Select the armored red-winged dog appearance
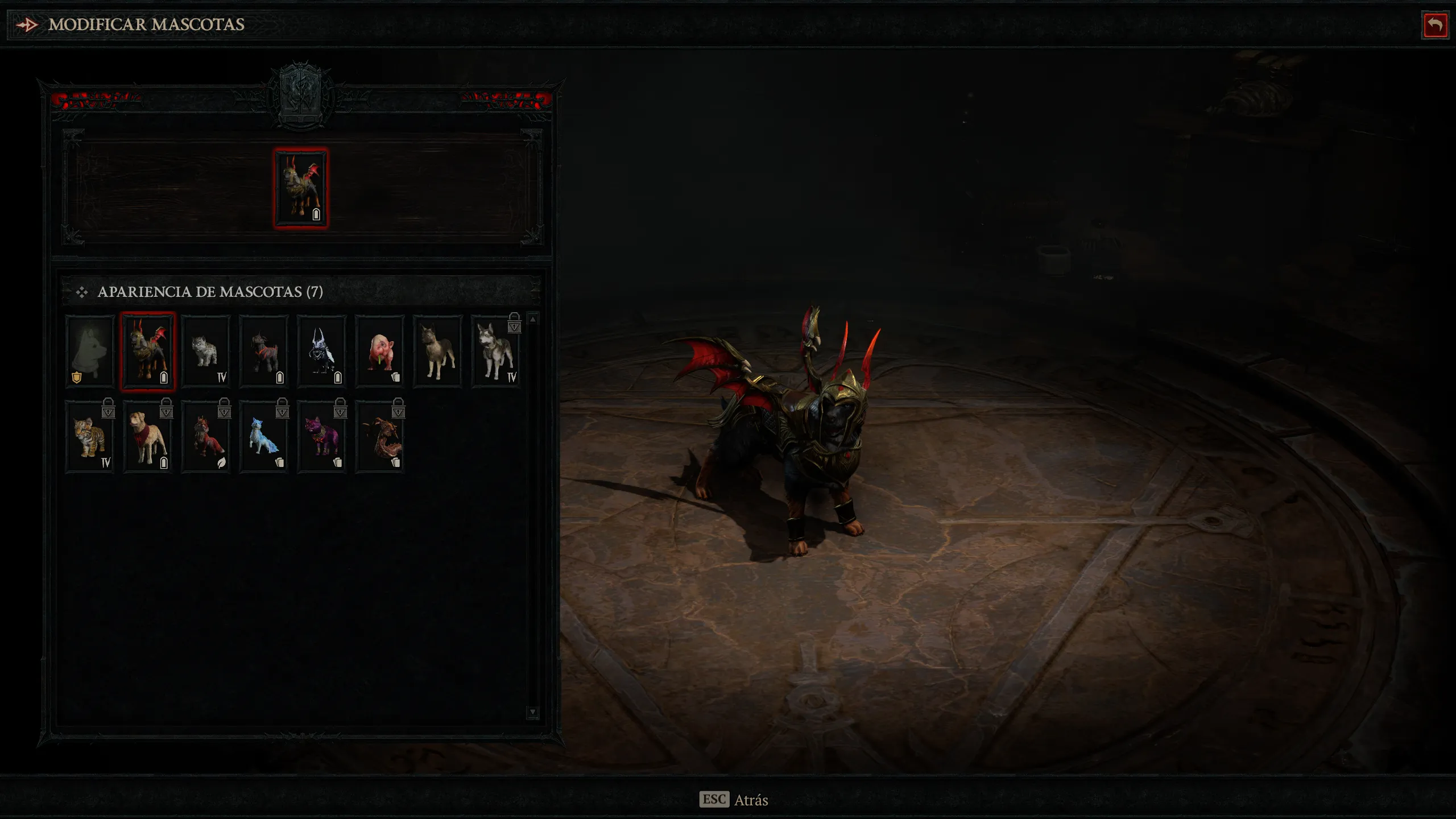This screenshot has width=1456, height=819. pyautogui.click(x=148, y=351)
